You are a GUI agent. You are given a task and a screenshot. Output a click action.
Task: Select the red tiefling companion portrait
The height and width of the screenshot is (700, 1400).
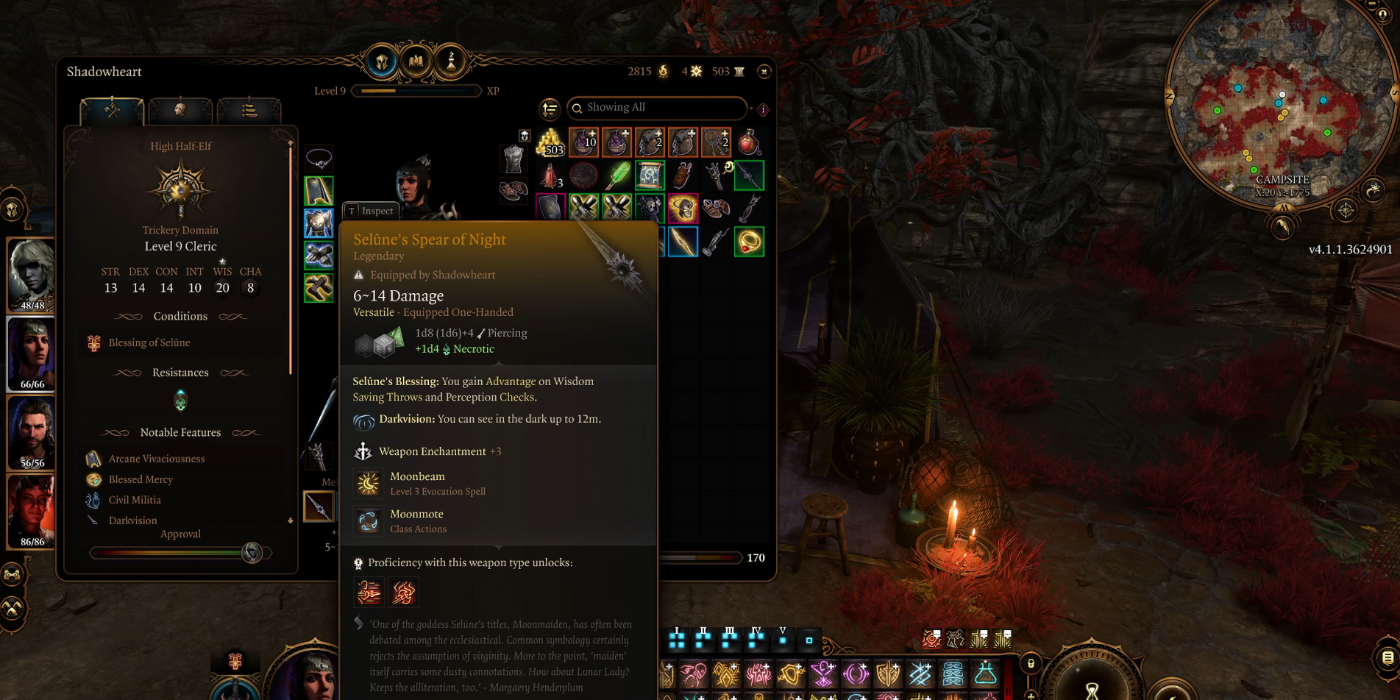[x=31, y=509]
